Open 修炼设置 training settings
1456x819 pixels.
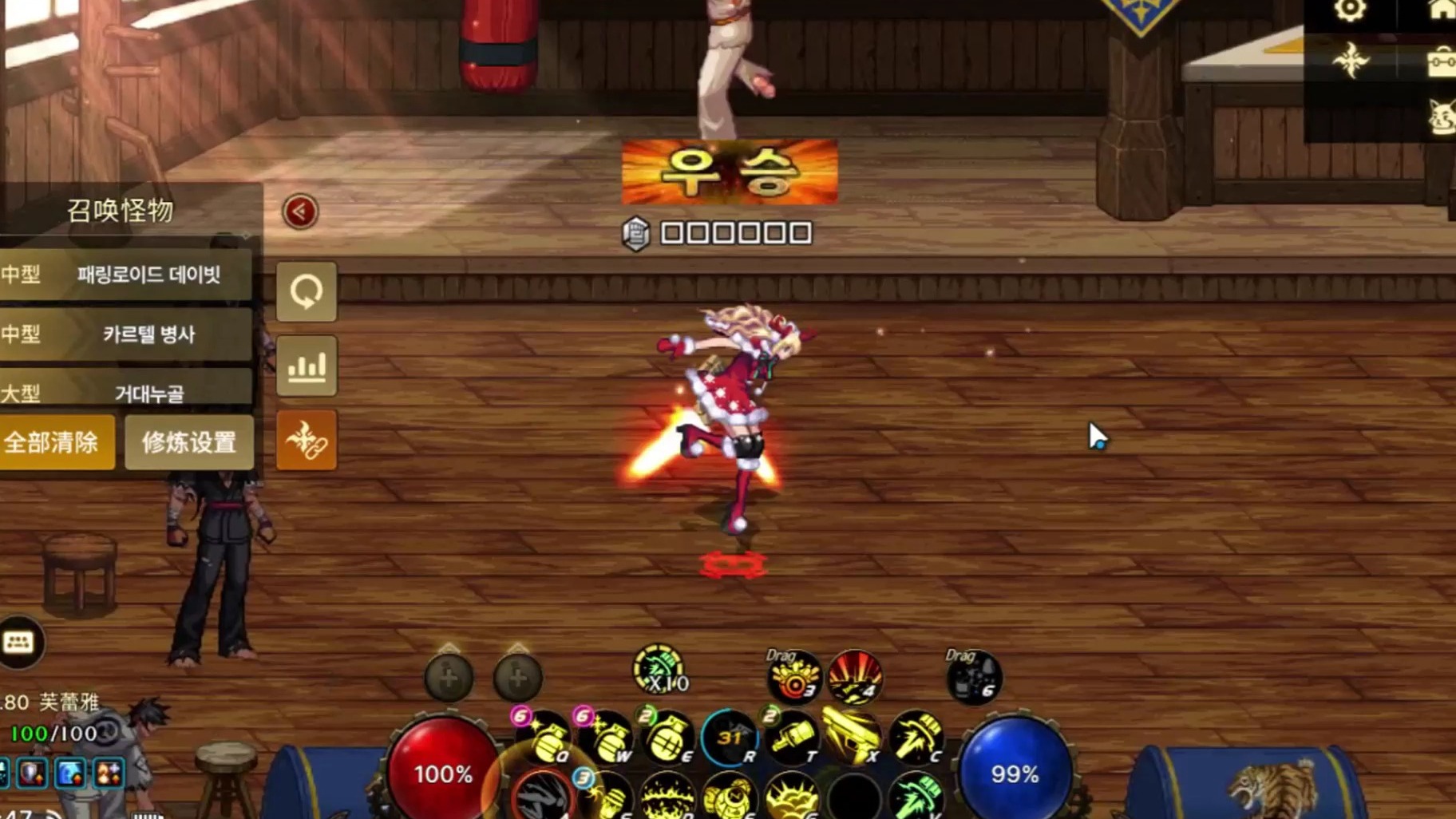pyautogui.click(x=189, y=441)
